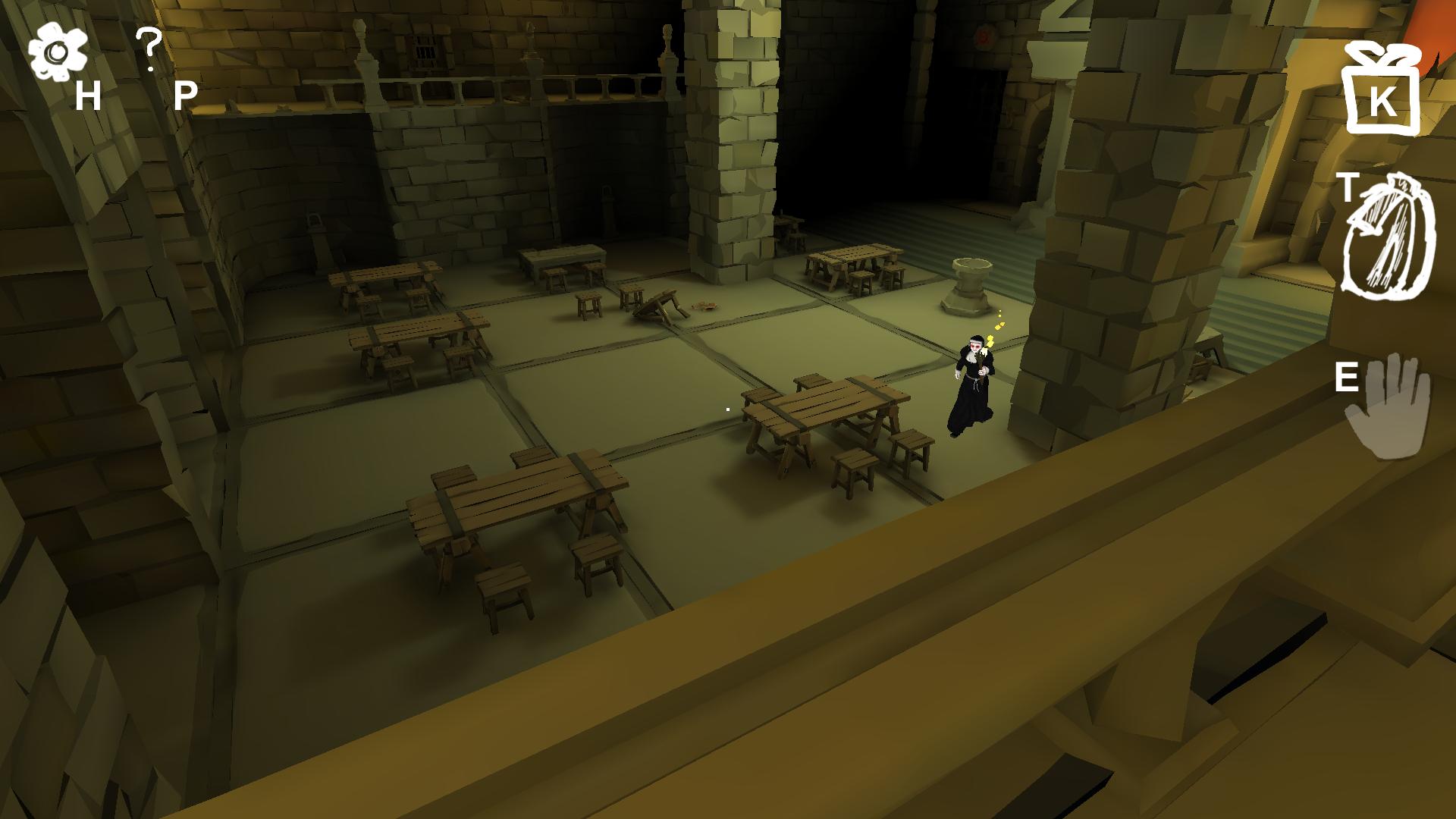Click the H label under the gear icon

click(x=87, y=97)
